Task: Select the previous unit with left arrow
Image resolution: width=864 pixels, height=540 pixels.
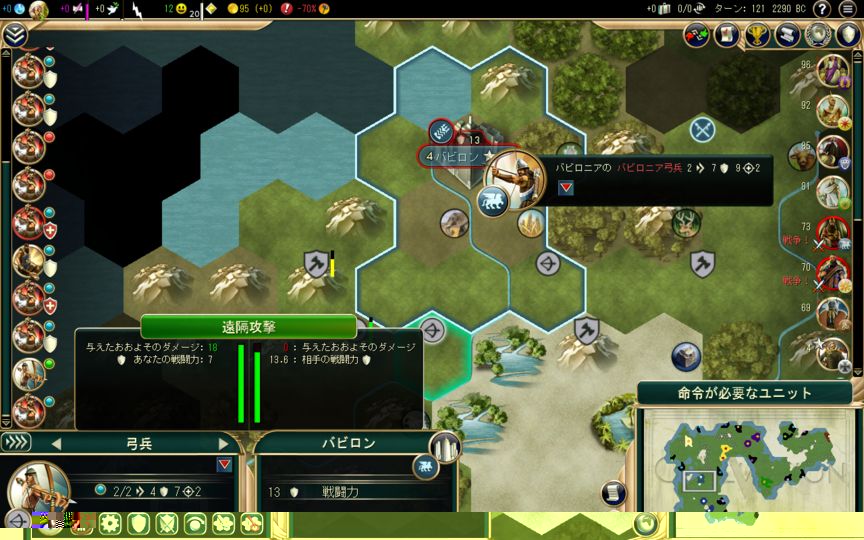Action: click(x=56, y=443)
